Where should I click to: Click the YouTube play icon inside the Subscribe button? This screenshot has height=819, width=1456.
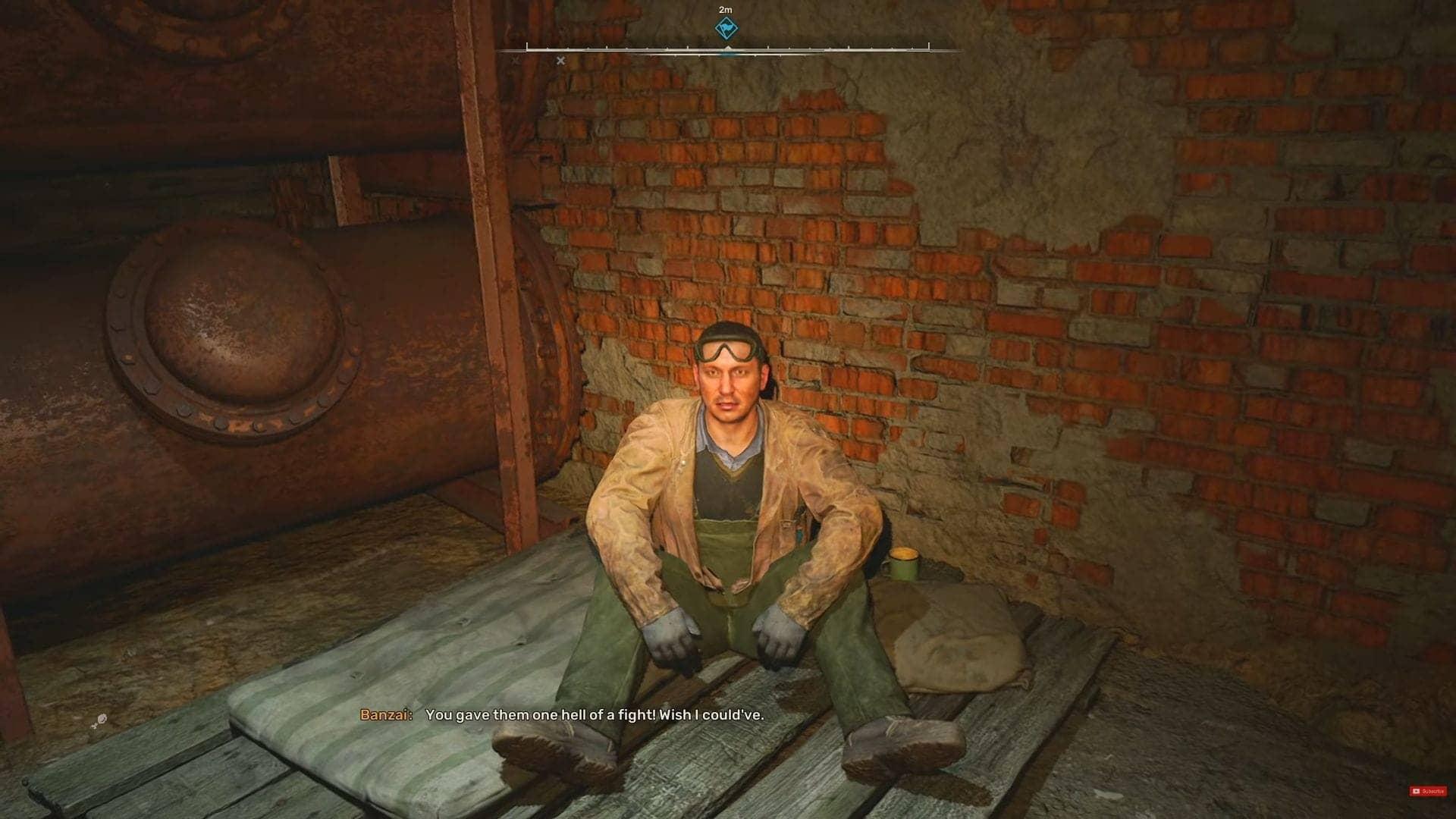tap(1416, 791)
